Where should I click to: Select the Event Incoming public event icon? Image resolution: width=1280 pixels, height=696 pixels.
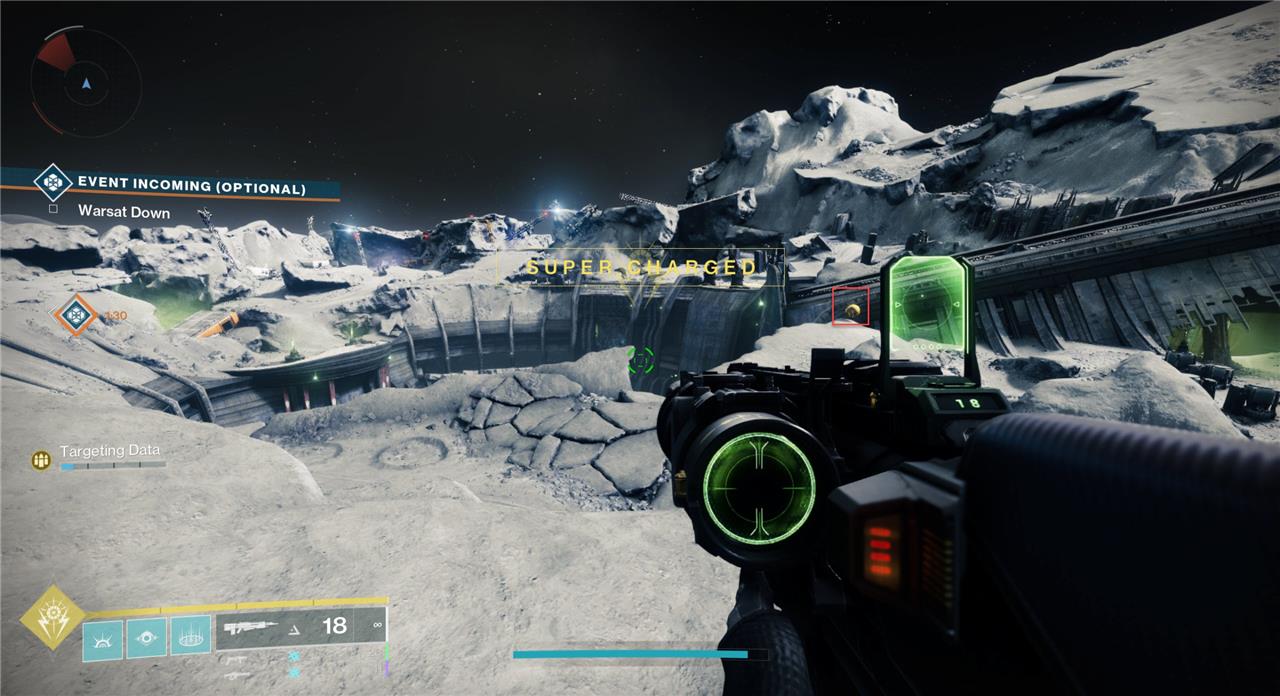[52, 183]
